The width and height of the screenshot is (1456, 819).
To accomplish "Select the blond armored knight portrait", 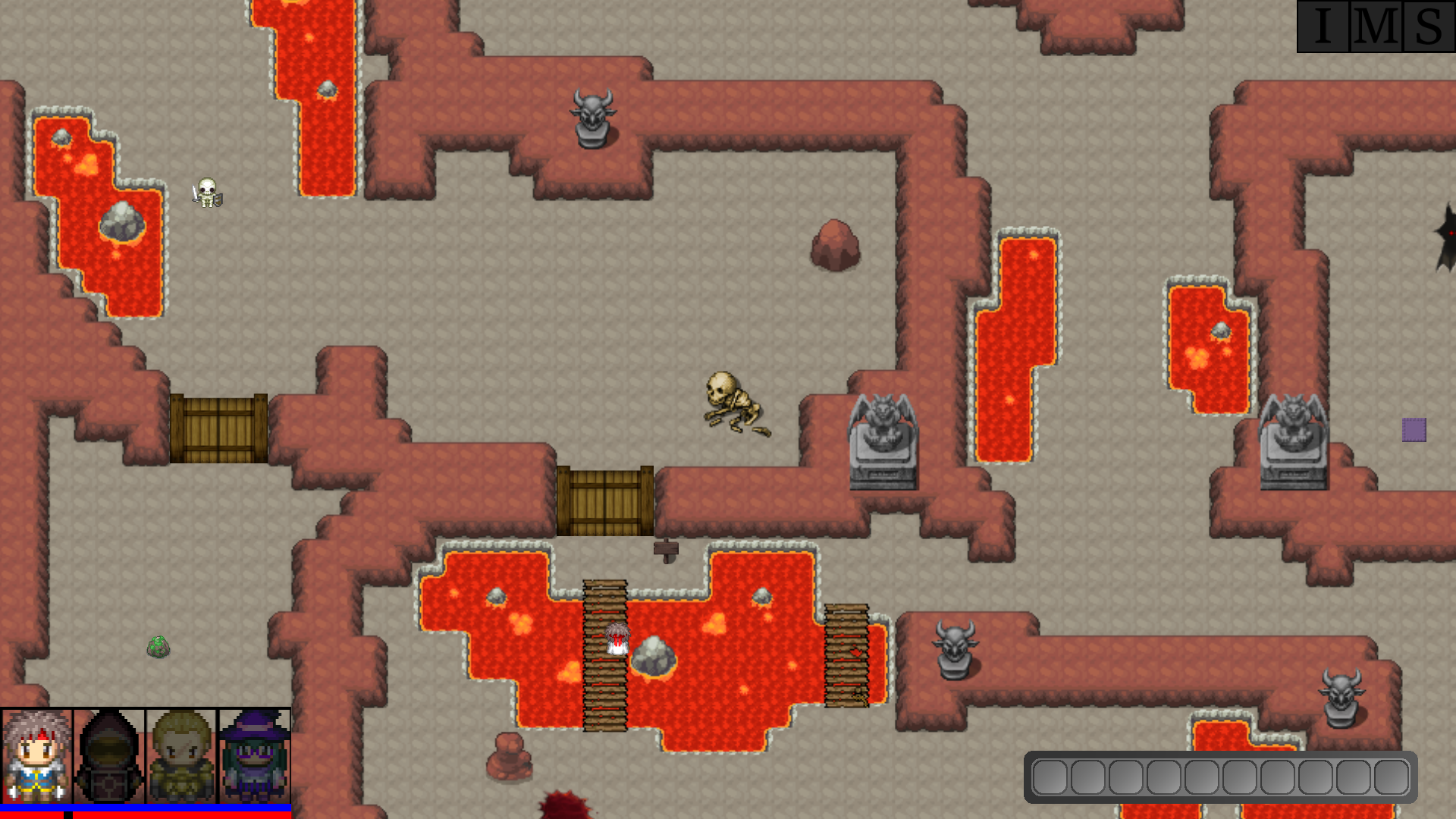I will tap(182, 756).
